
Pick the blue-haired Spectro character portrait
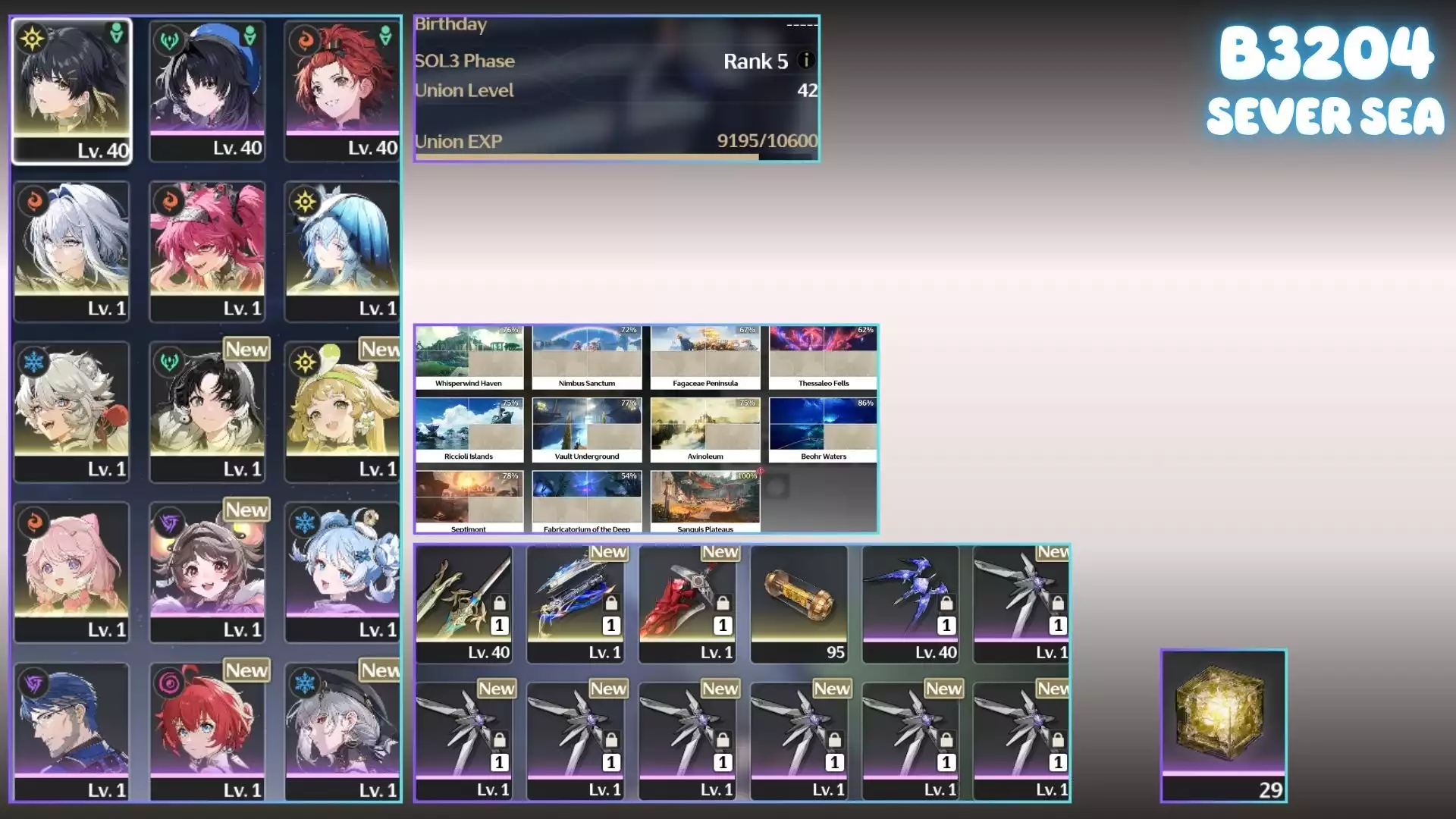coord(342,250)
